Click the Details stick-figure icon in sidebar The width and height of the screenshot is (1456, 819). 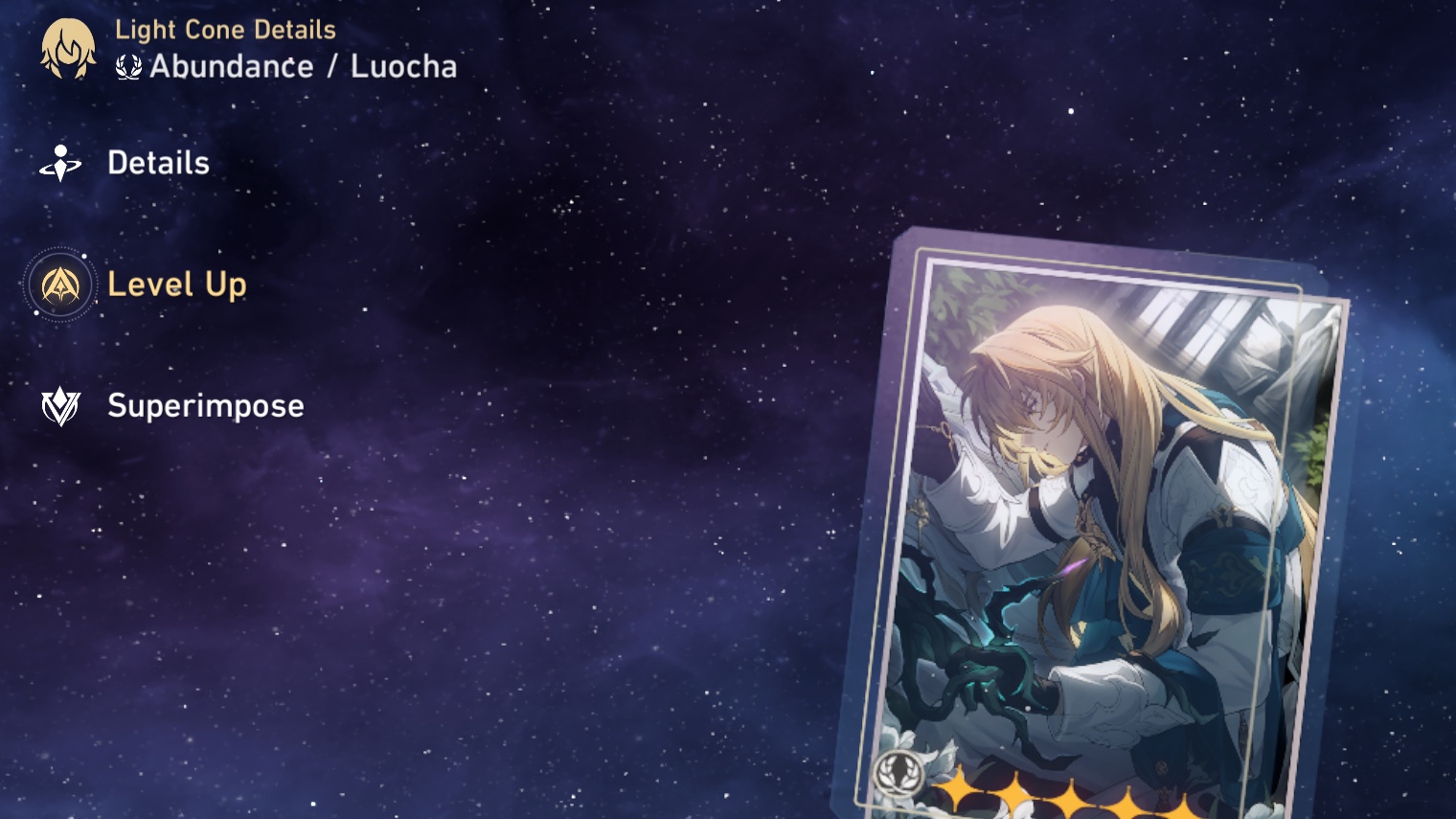point(59,163)
